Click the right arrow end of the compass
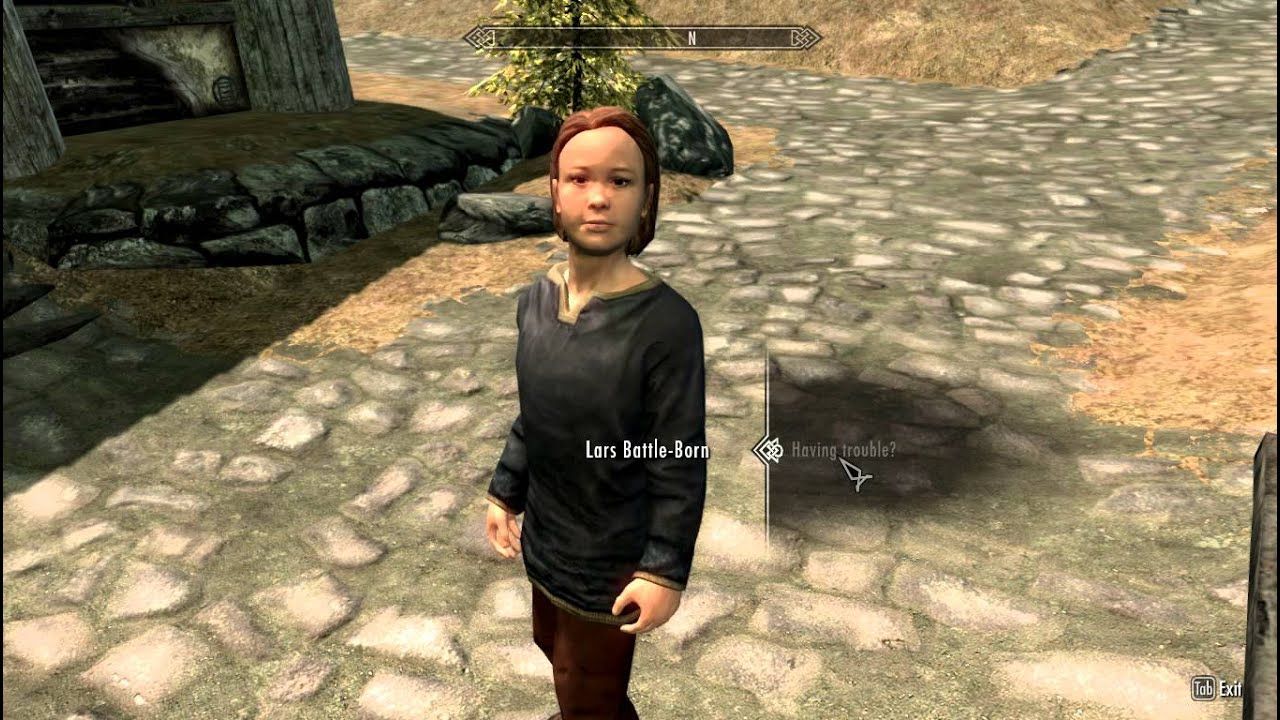The height and width of the screenshot is (720, 1280). (818, 38)
